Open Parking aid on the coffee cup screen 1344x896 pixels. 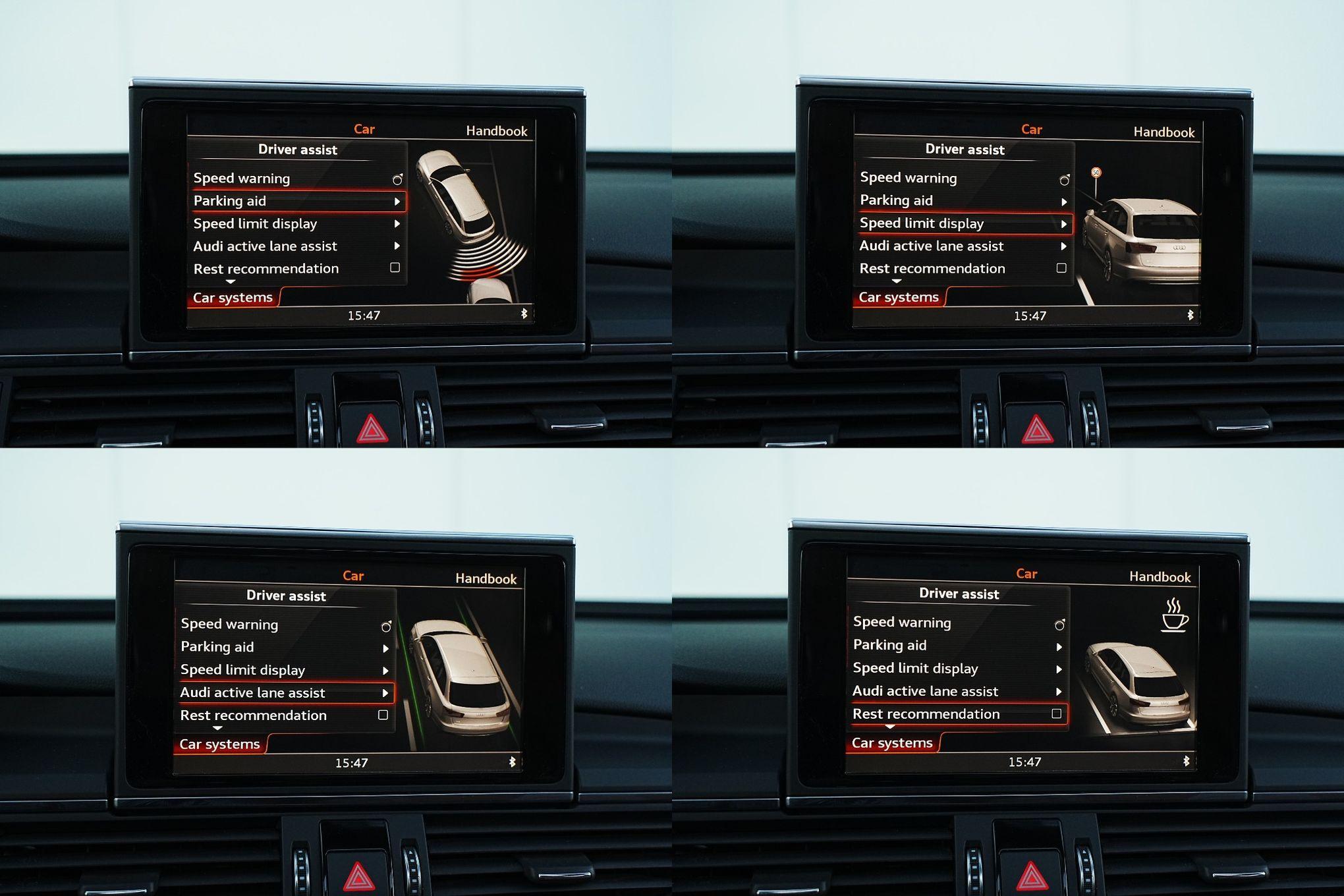tap(889, 645)
